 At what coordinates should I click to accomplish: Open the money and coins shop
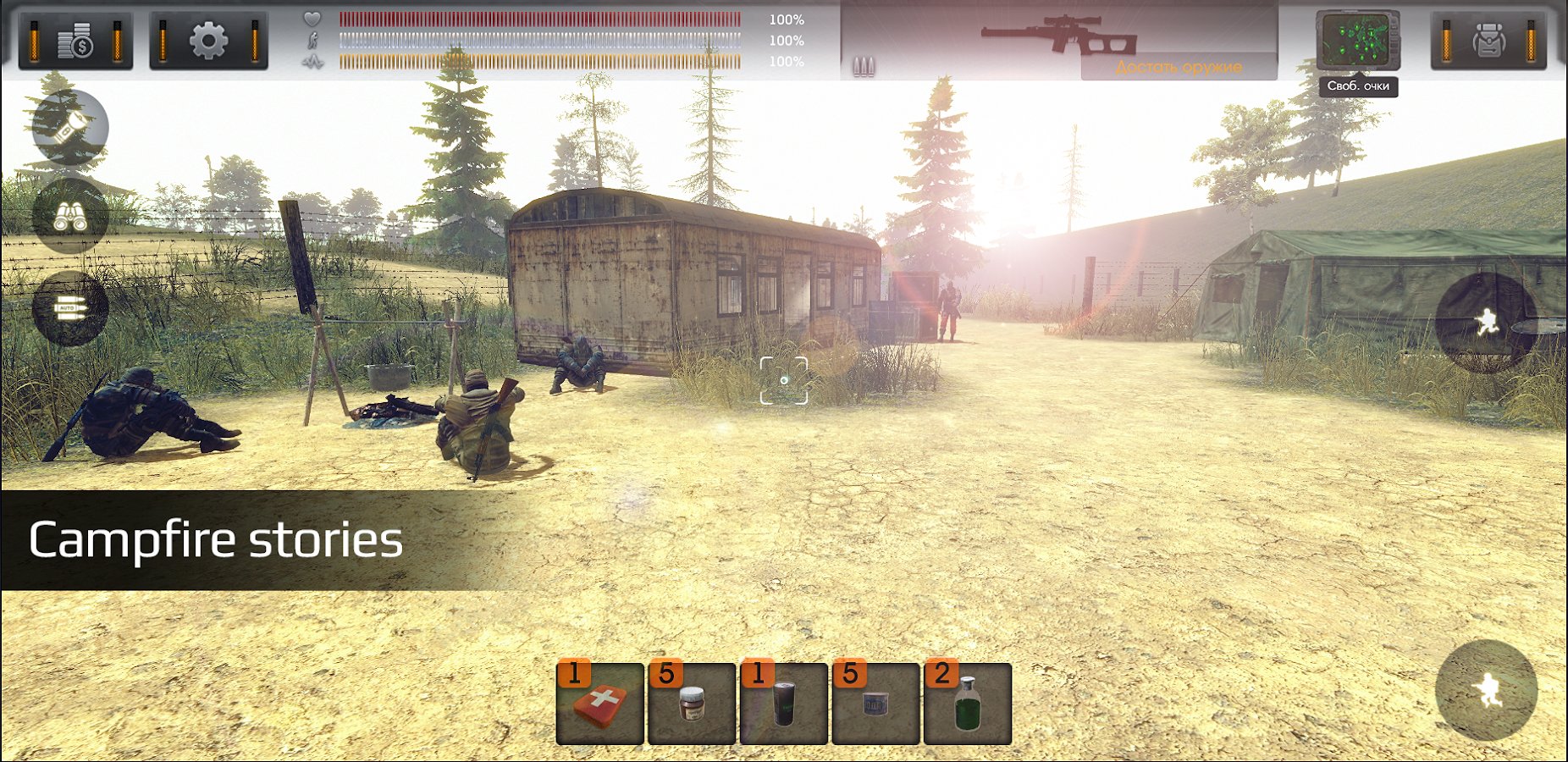coord(75,40)
